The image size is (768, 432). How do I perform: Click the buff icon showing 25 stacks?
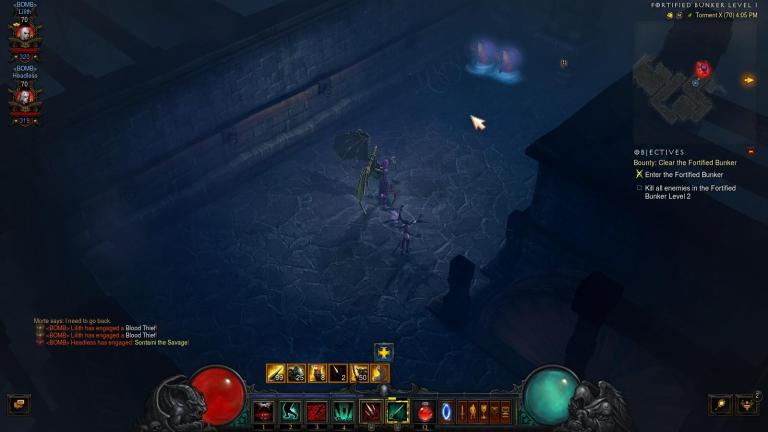click(297, 373)
